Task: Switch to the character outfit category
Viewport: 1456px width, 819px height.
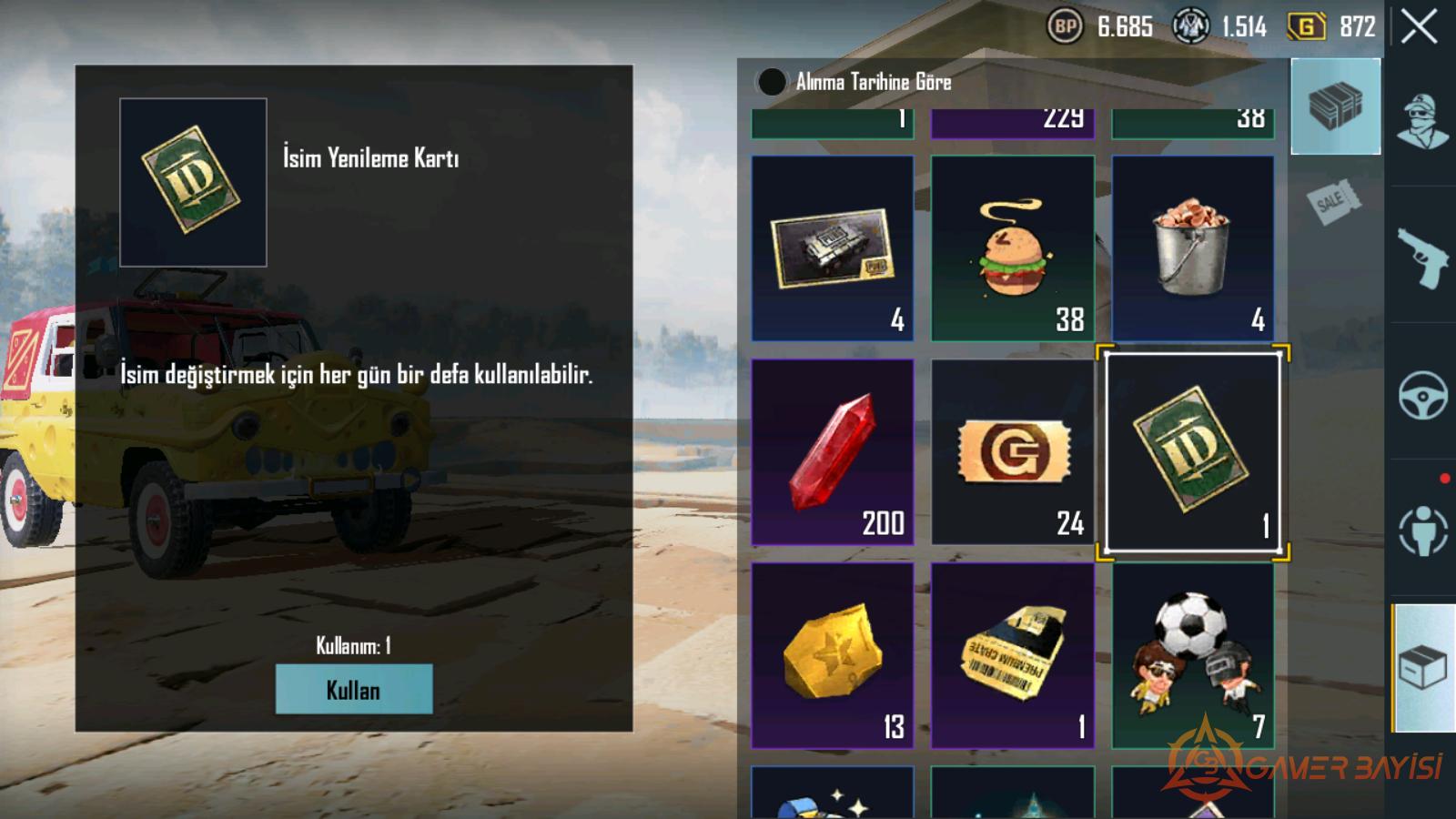Action: (x=1422, y=121)
